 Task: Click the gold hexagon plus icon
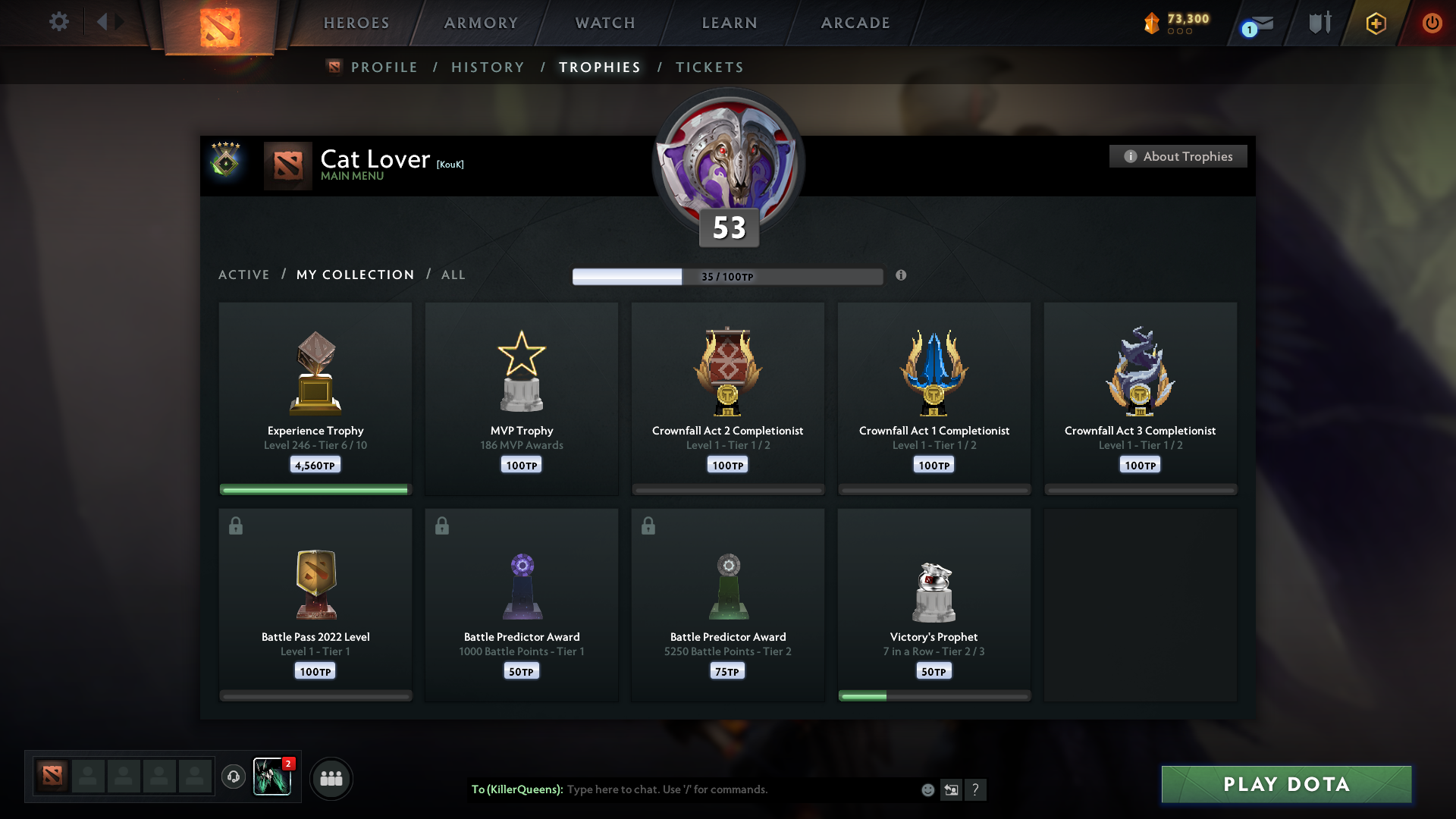point(1375,23)
